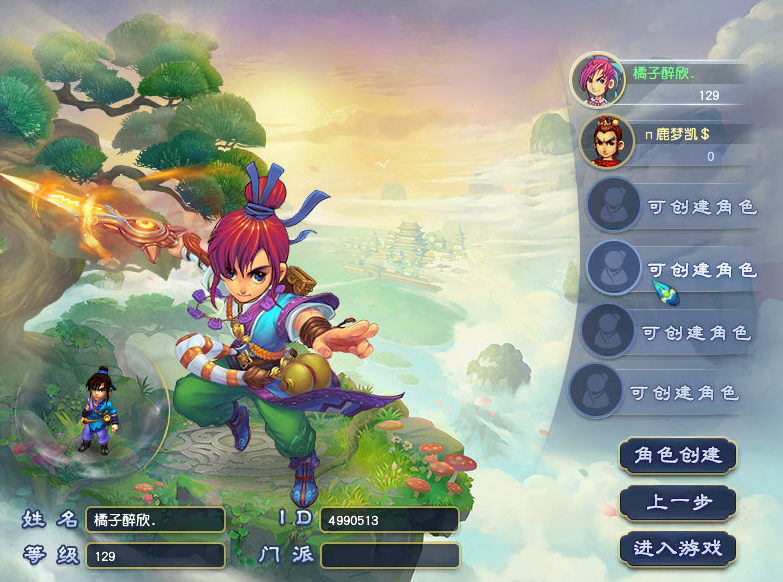The height and width of the screenshot is (582, 783).
Task: Select character 橘子醉欣 in the list
Action: (662, 80)
